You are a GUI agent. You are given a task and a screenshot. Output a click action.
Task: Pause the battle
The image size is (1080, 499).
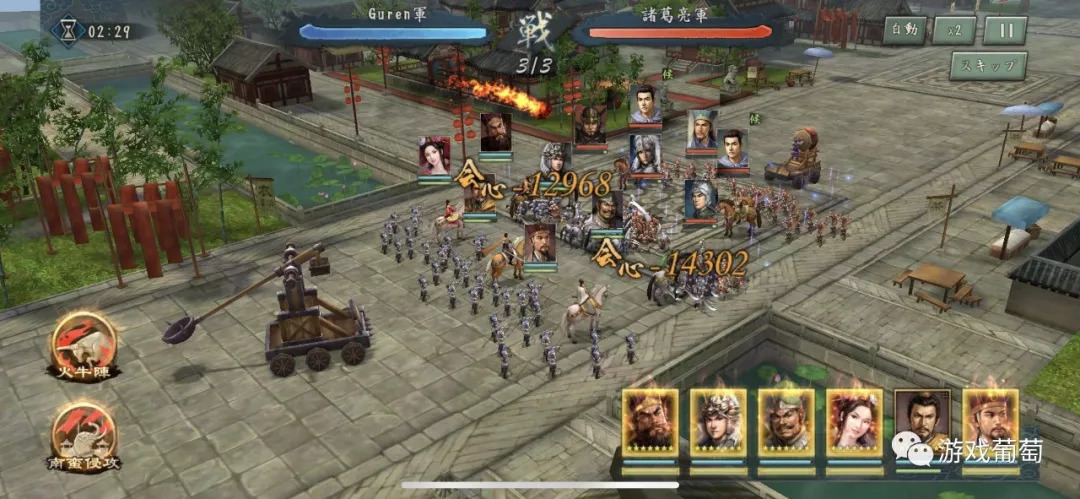[1004, 30]
